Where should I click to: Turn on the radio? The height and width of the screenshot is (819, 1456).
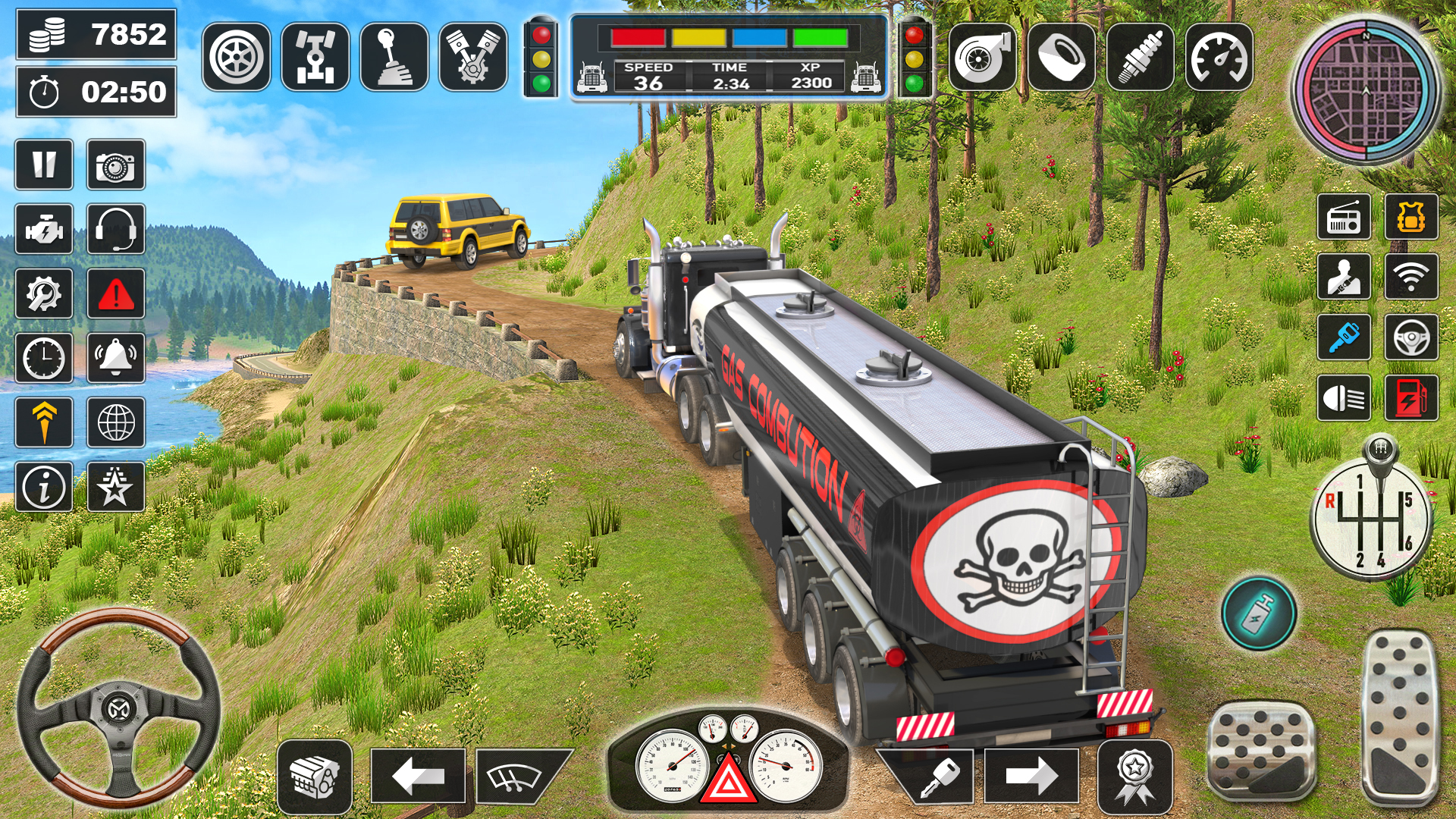(1344, 218)
